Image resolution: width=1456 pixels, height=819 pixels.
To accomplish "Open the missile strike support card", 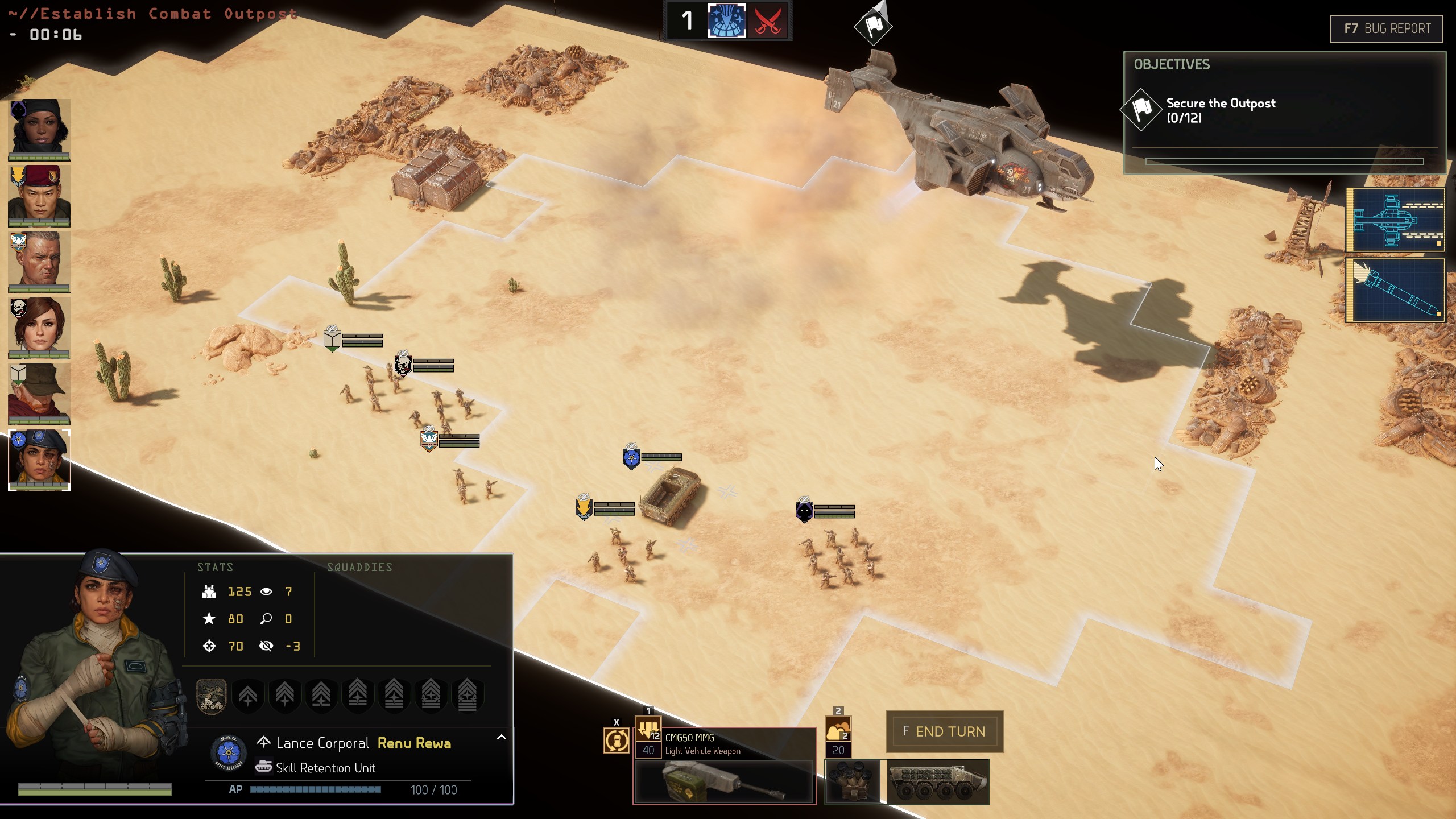I will click(x=1396, y=290).
